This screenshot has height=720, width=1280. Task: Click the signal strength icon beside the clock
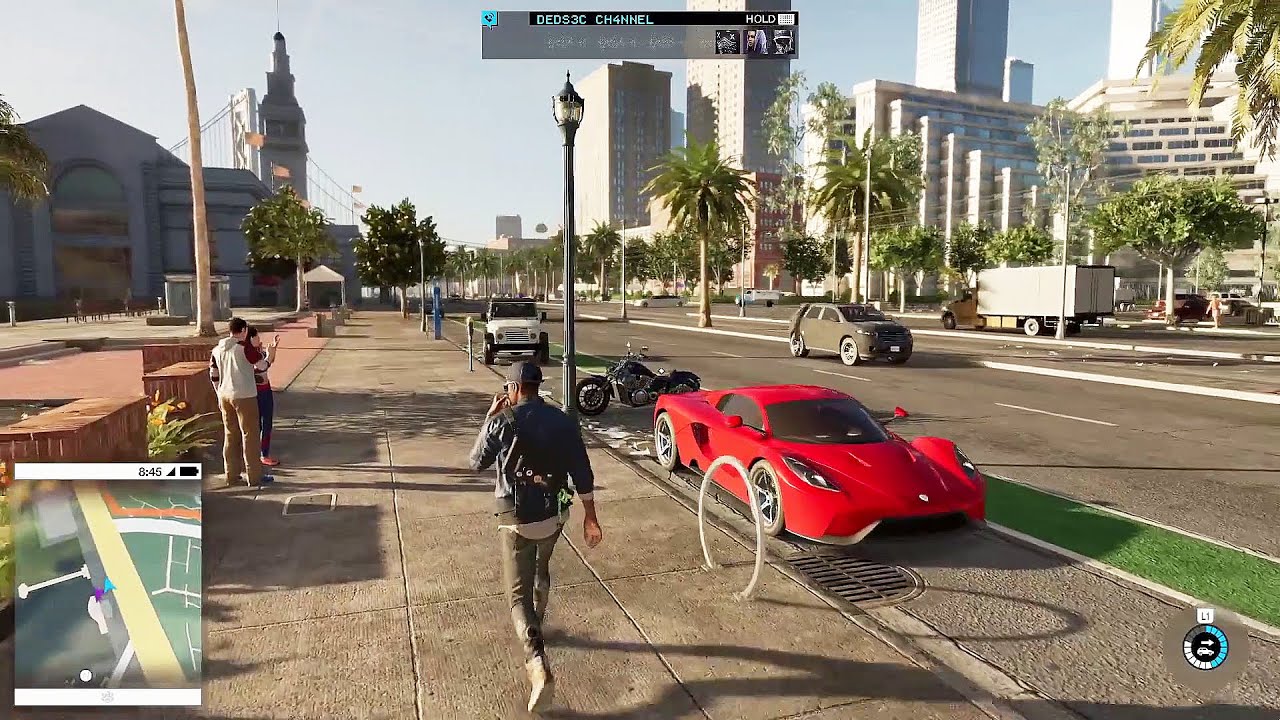click(172, 471)
